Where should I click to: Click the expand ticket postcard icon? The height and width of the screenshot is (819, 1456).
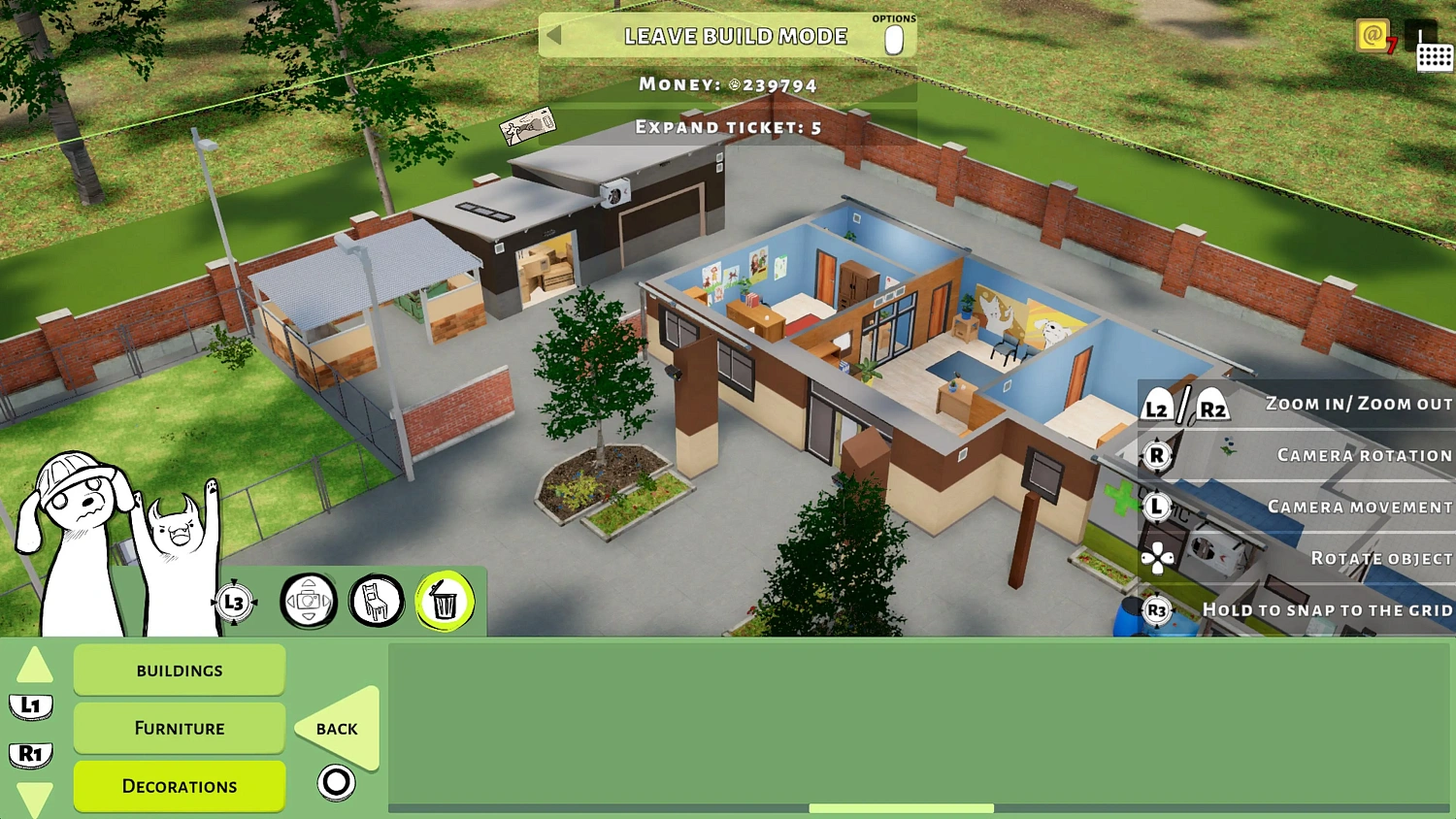tap(530, 124)
